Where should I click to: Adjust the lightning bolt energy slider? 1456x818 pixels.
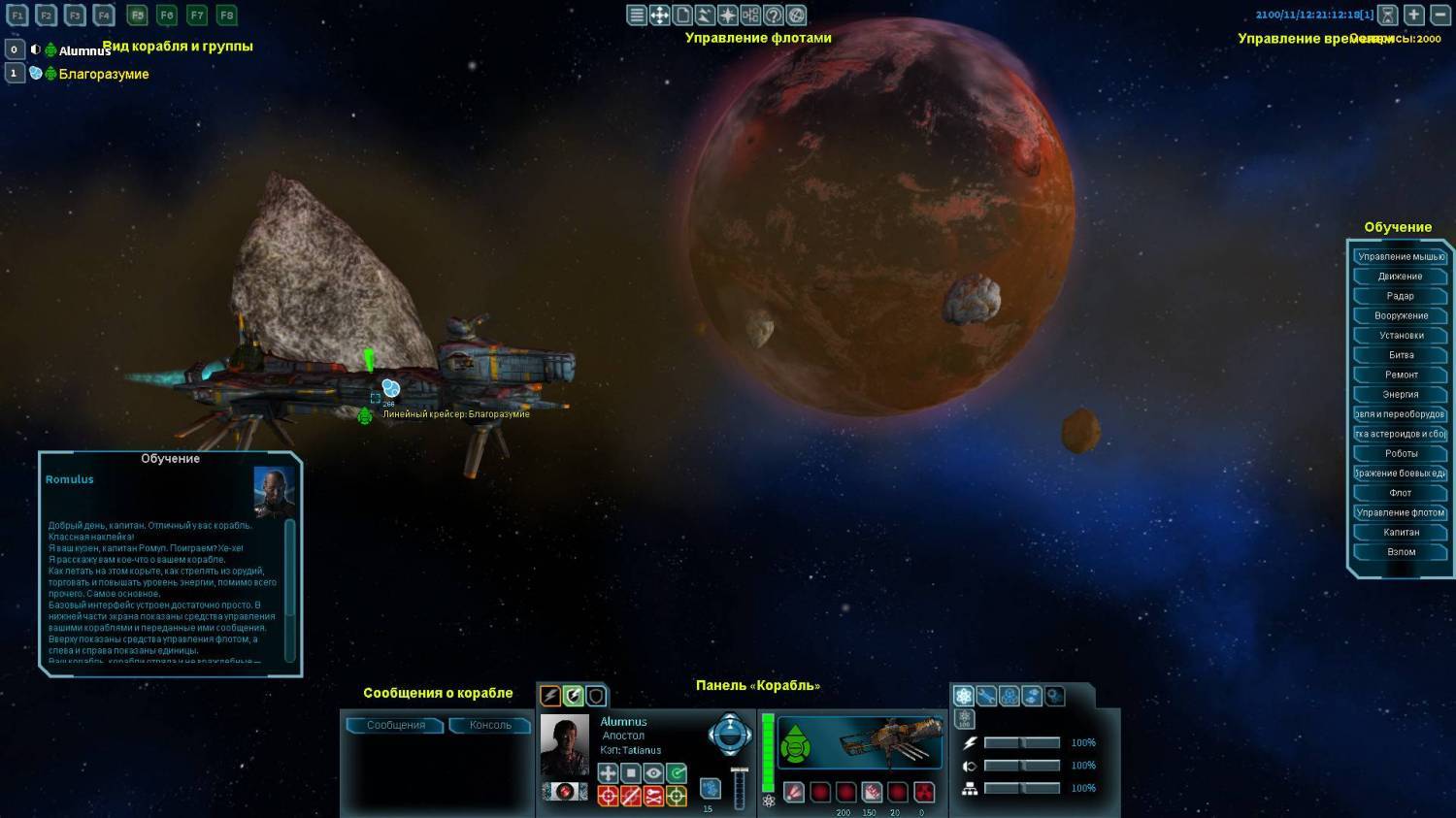(x=1022, y=742)
